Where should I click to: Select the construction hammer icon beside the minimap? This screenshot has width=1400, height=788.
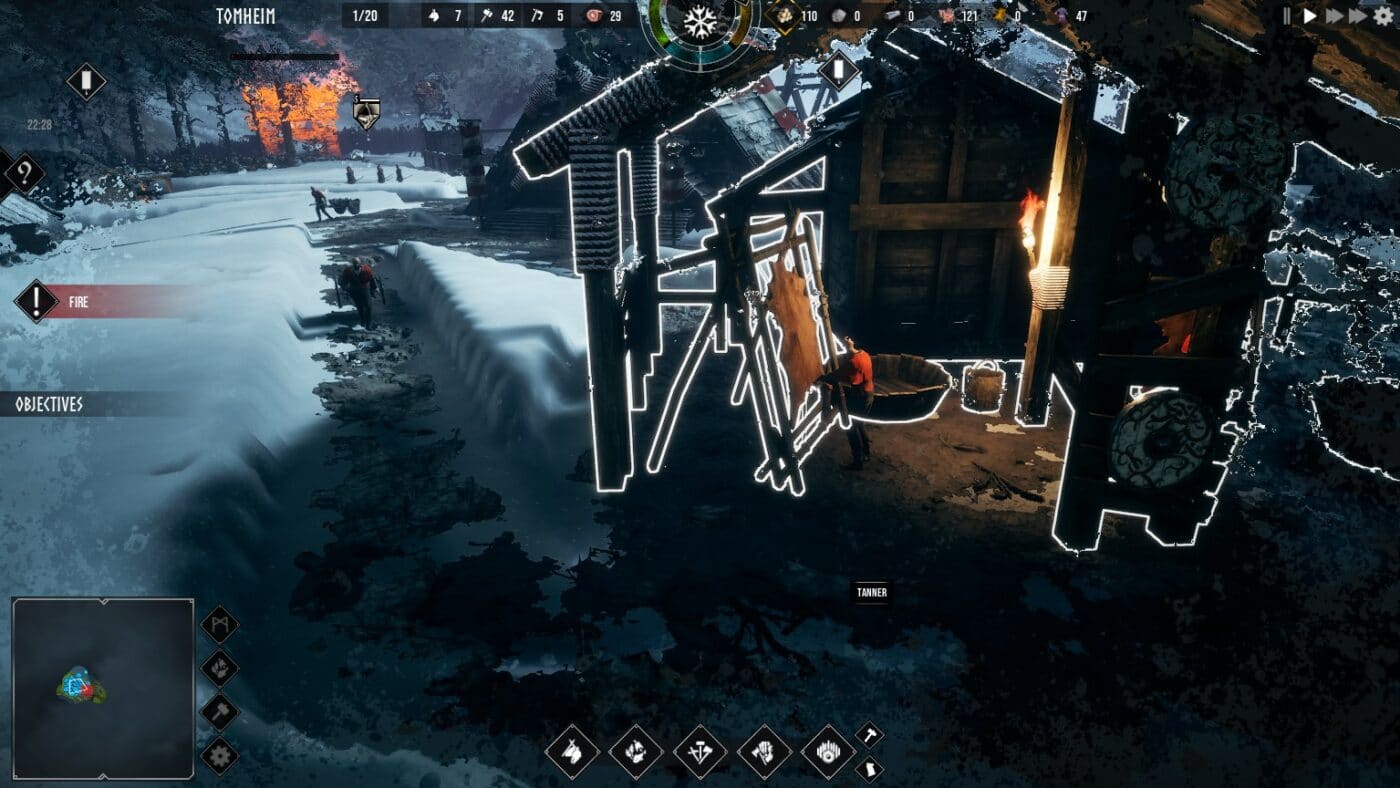(221, 711)
